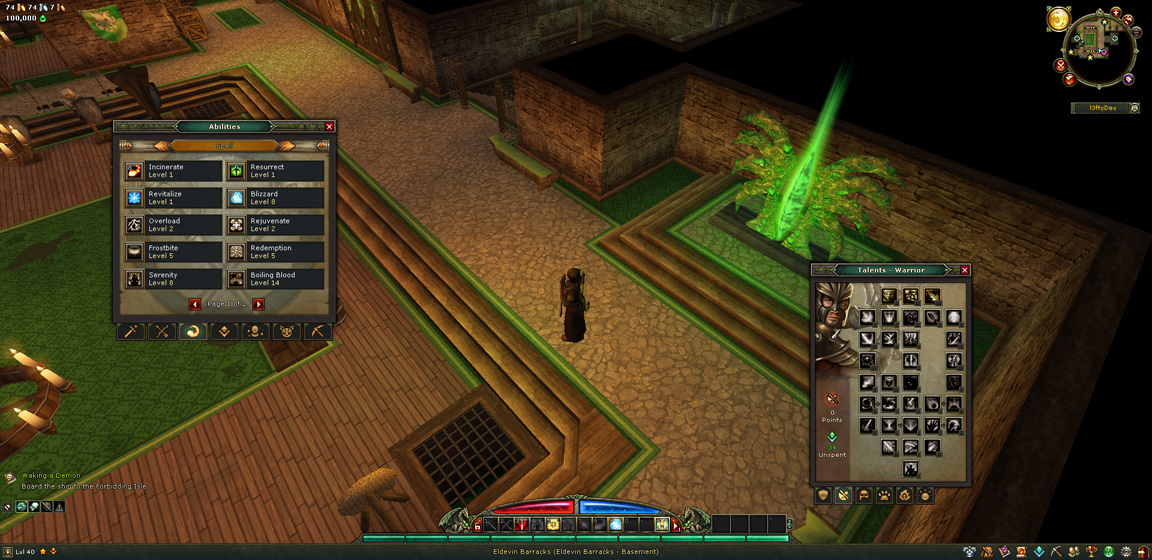This screenshot has width=1152, height=560.
Task: Select Blizzard in the Abilities list
Action: point(275,198)
